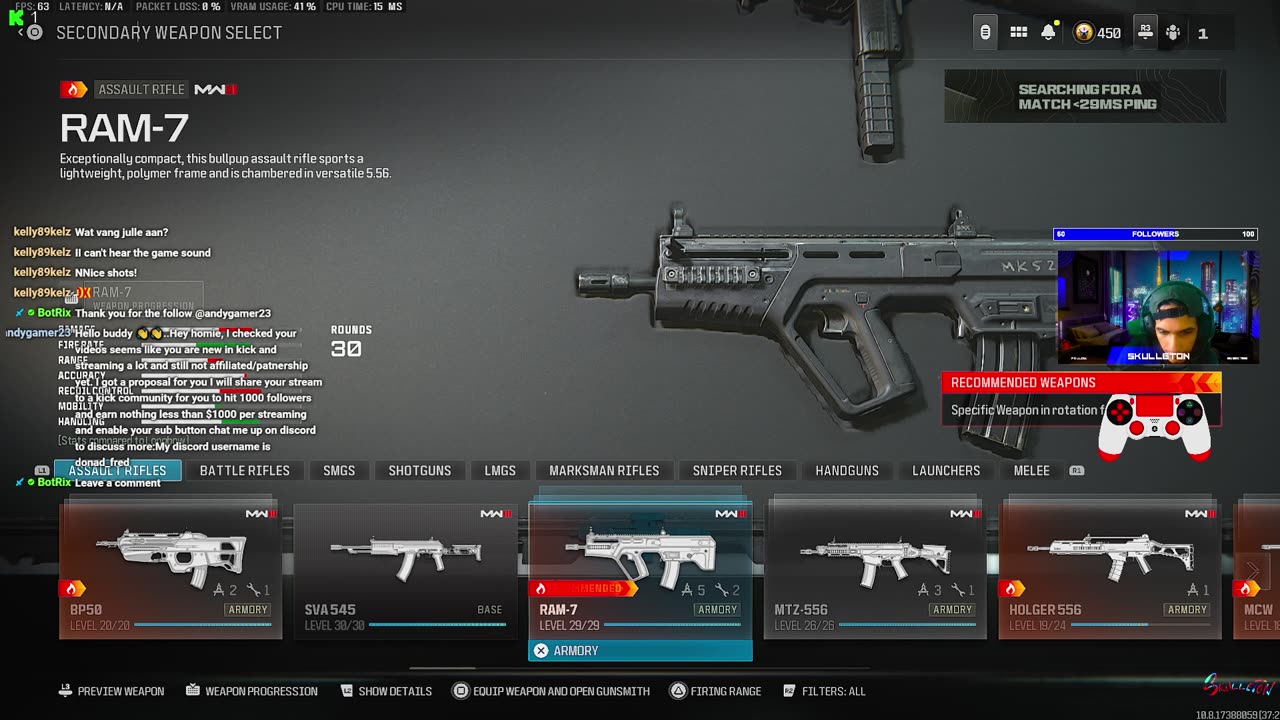This screenshot has width=1280, height=720.
Task: Select the Holger 556 weapon card
Action: point(1110,569)
